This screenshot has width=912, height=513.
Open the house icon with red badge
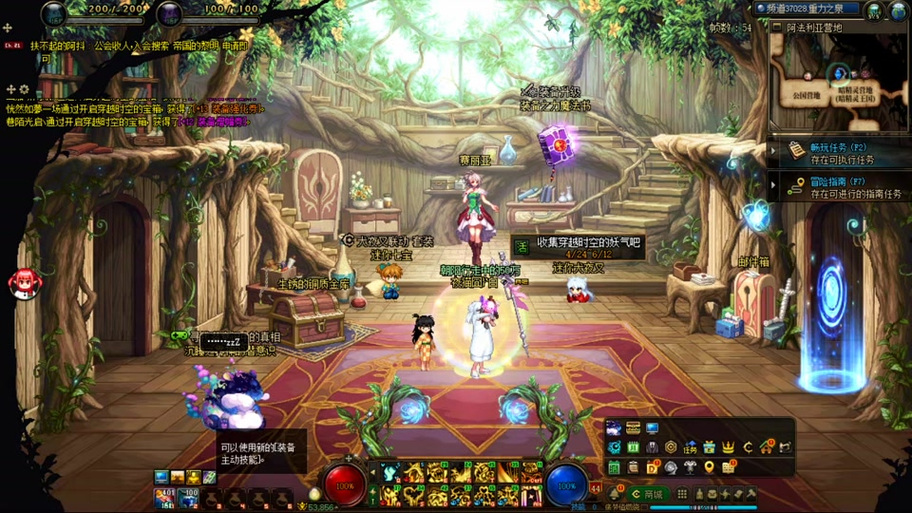pos(767,447)
